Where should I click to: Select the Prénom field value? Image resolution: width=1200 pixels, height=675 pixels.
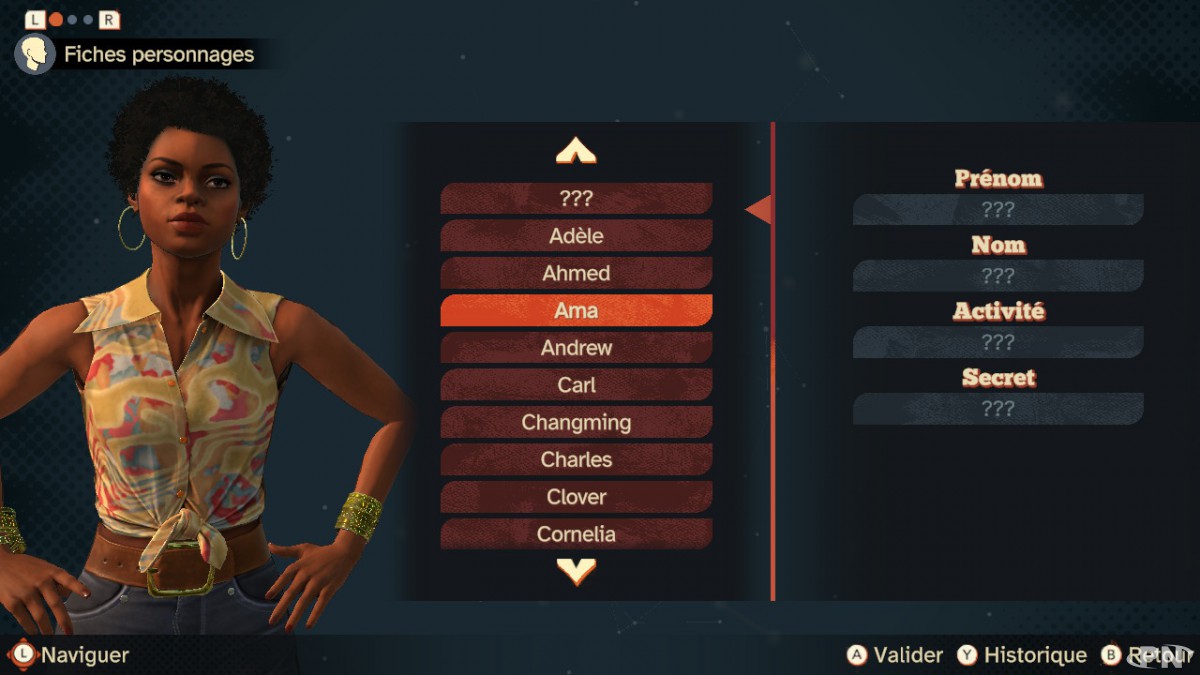997,210
